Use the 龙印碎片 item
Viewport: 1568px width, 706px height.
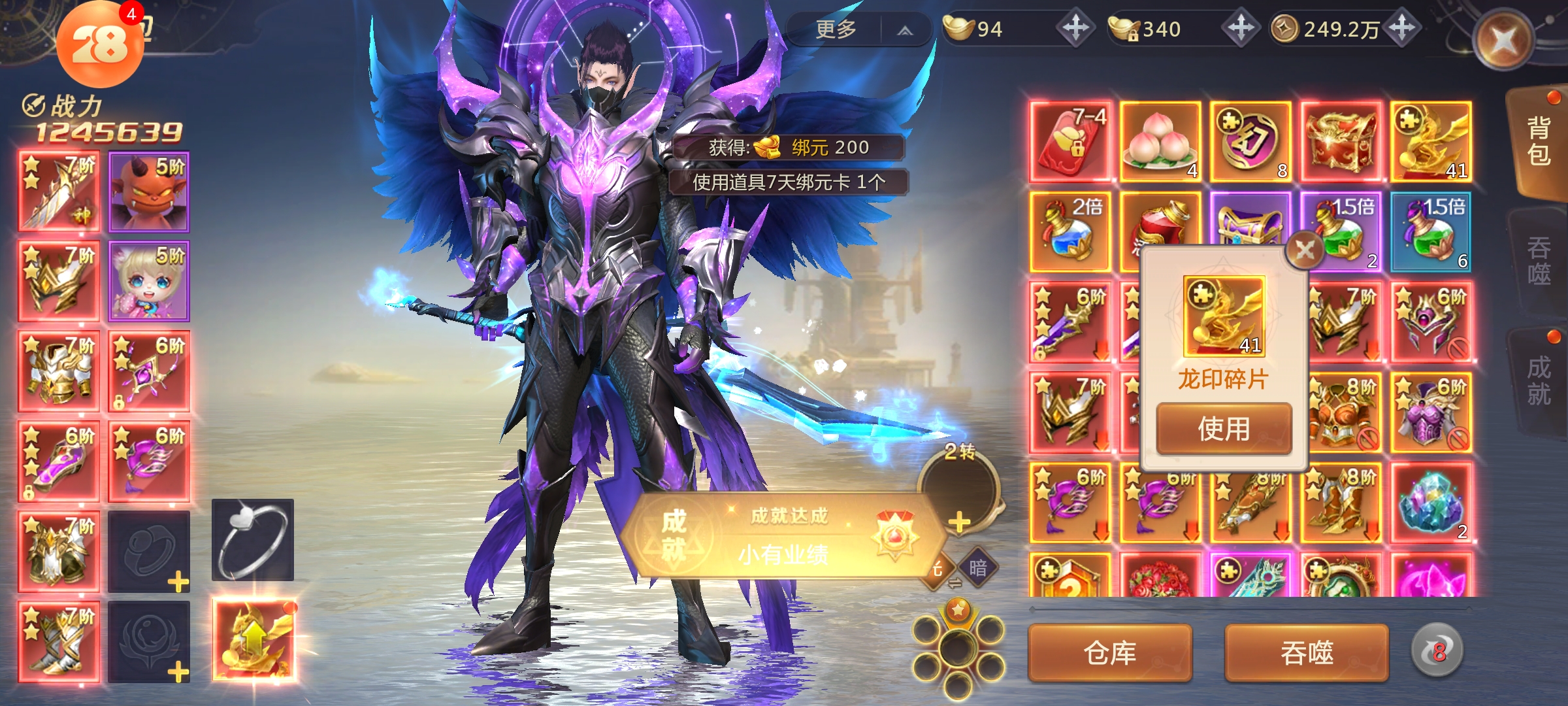(x=1224, y=429)
